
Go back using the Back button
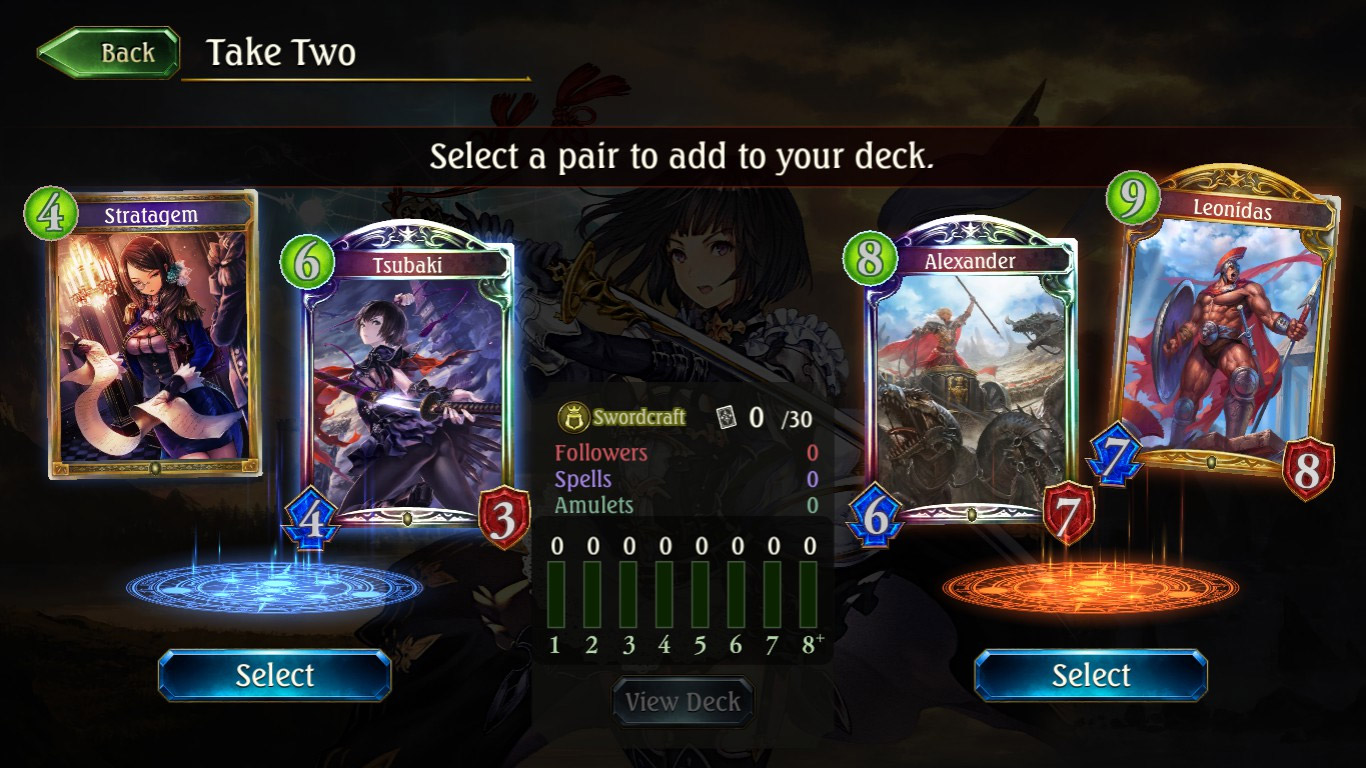pos(110,53)
